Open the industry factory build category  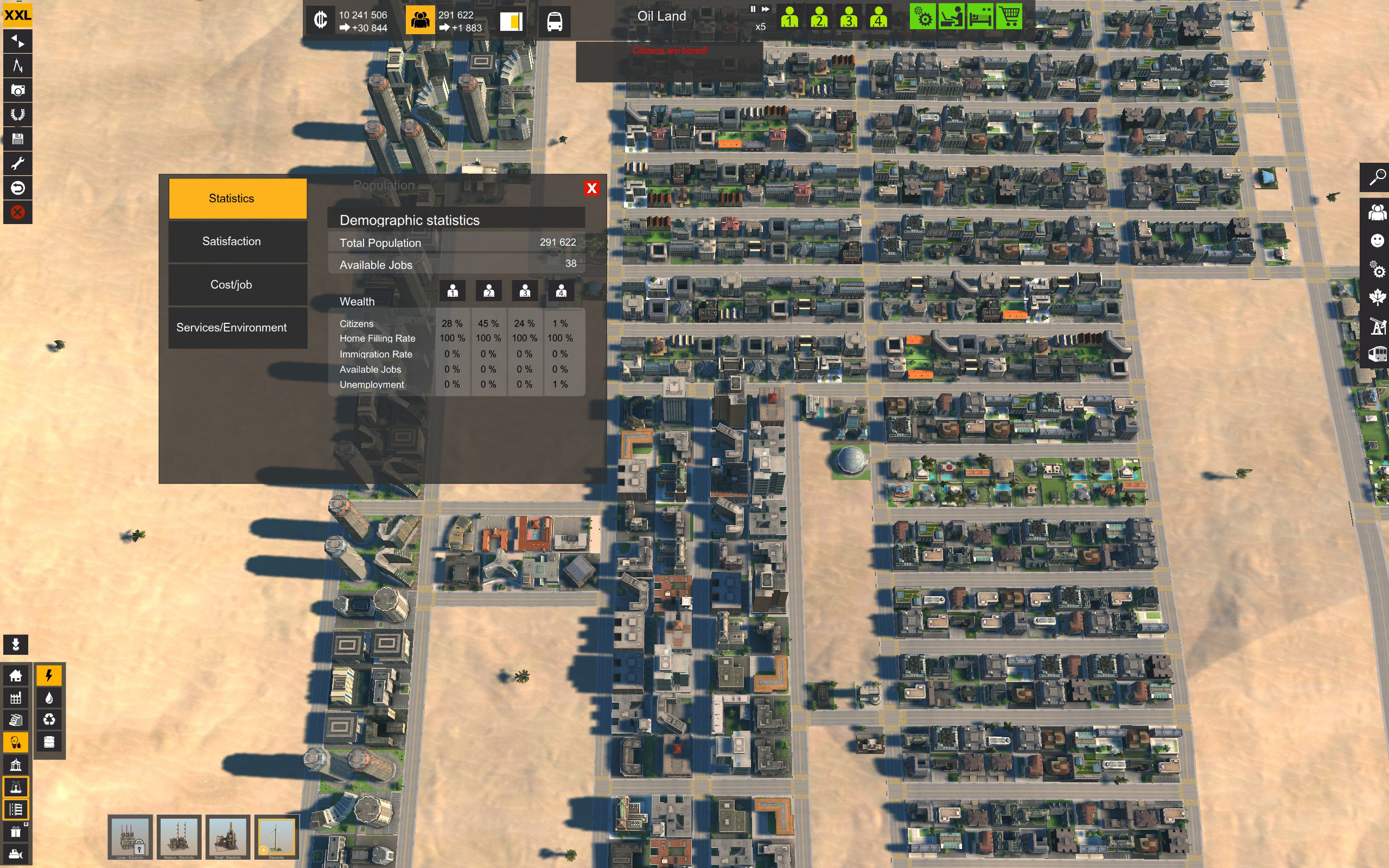click(x=16, y=698)
